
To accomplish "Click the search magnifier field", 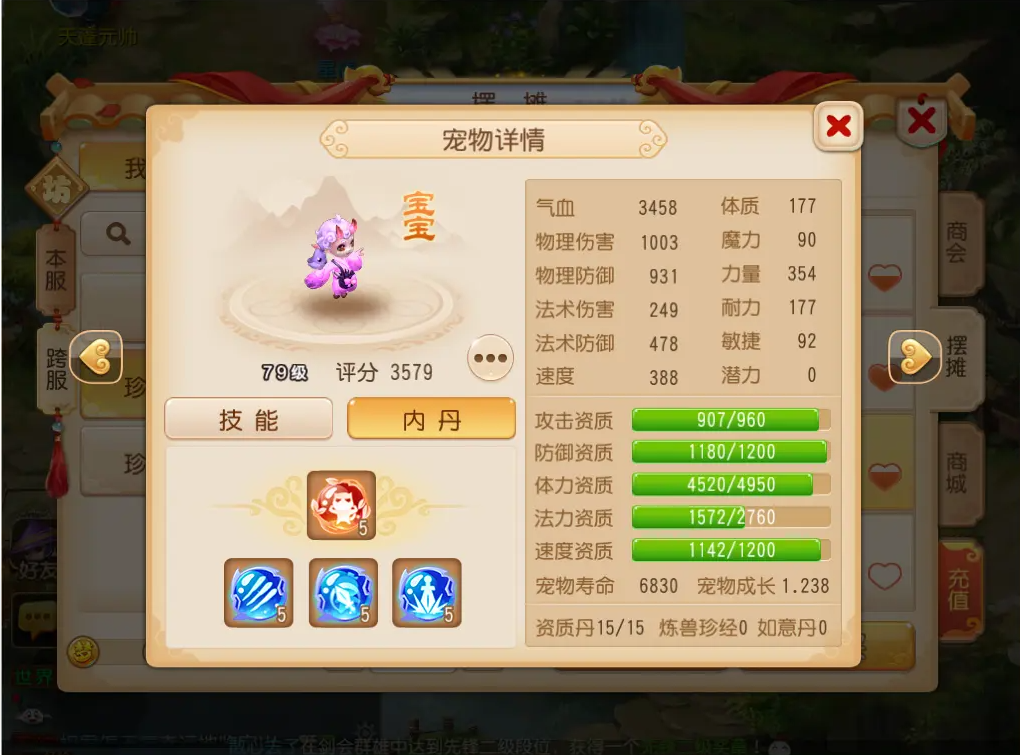I will 119,235.
